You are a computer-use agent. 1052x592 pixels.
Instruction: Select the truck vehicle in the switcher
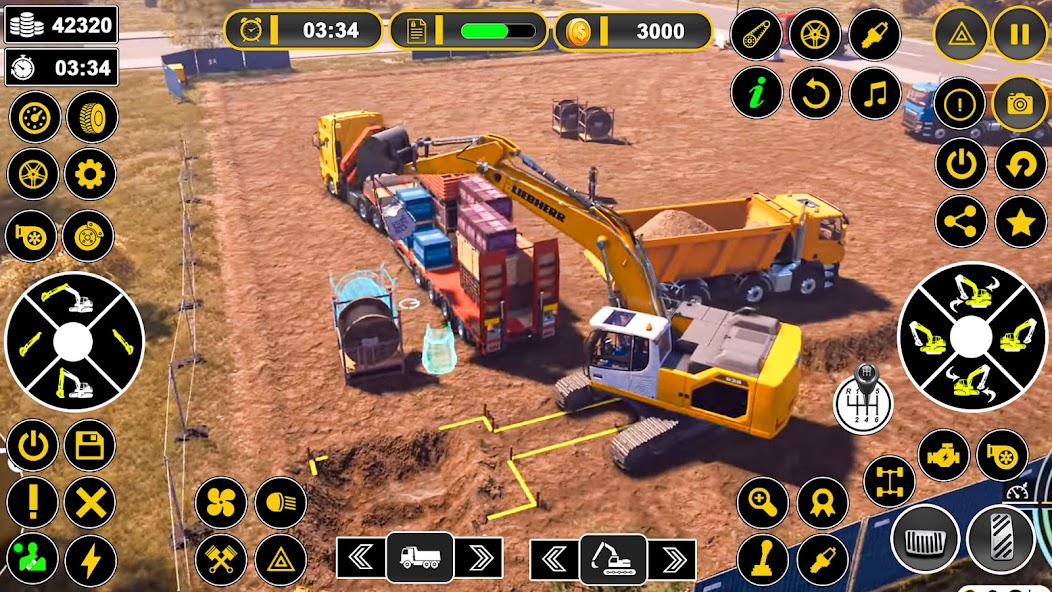(x=419, y=558)
